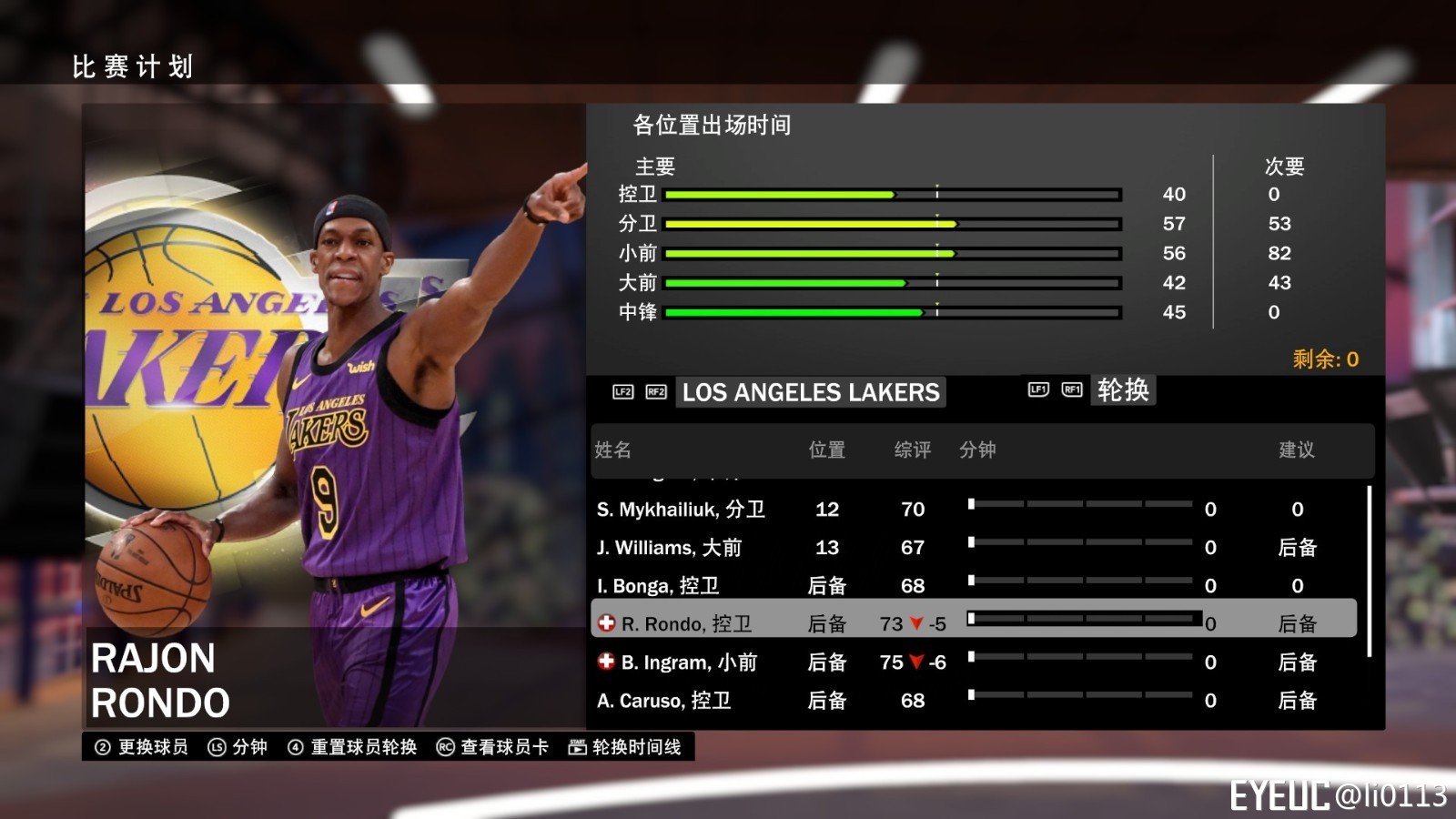Switch to the 轮换 tab

point(1122,389)
